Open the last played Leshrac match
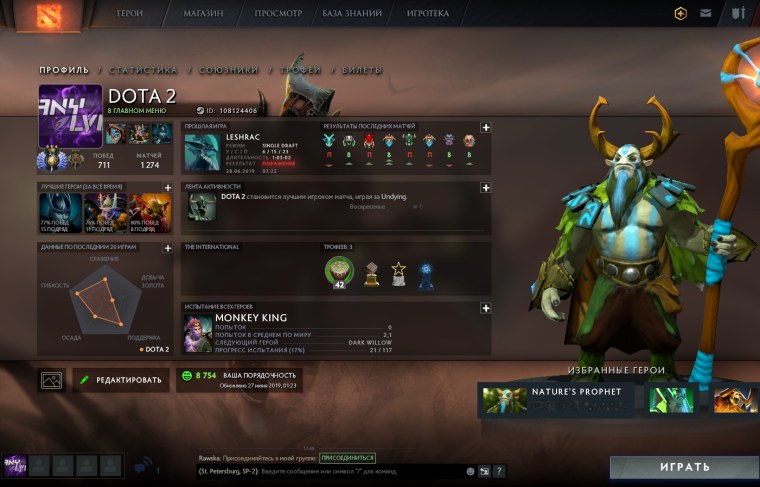 [250, 152]
